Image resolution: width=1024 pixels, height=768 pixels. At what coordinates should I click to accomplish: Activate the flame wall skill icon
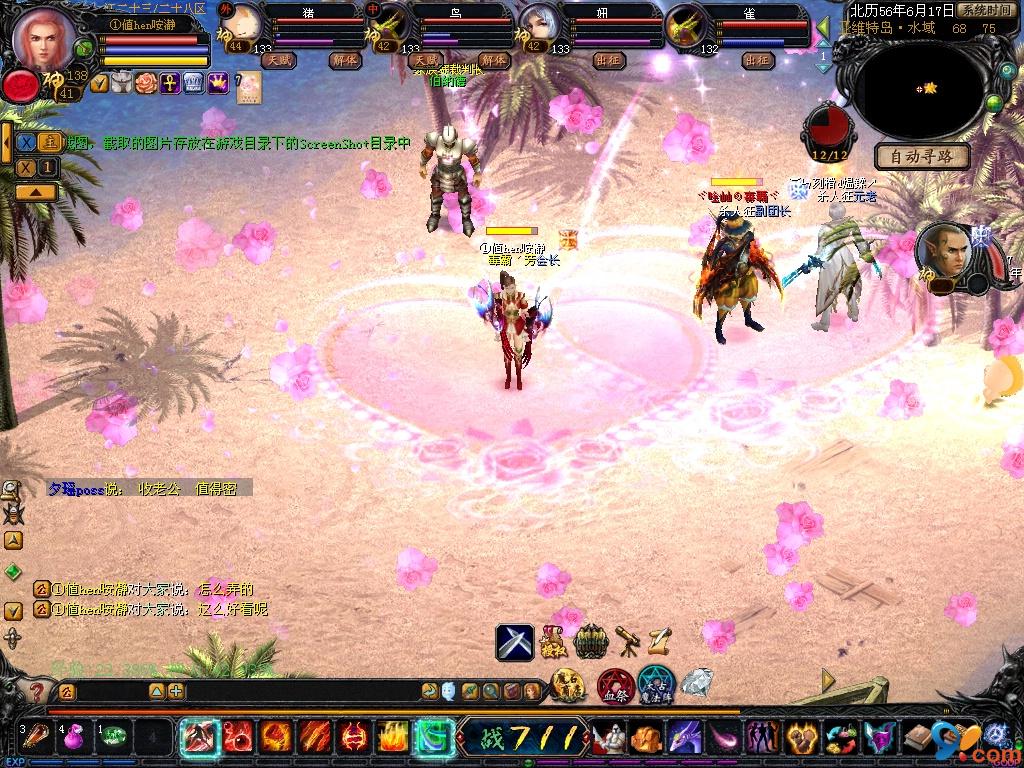click(393, 738)
